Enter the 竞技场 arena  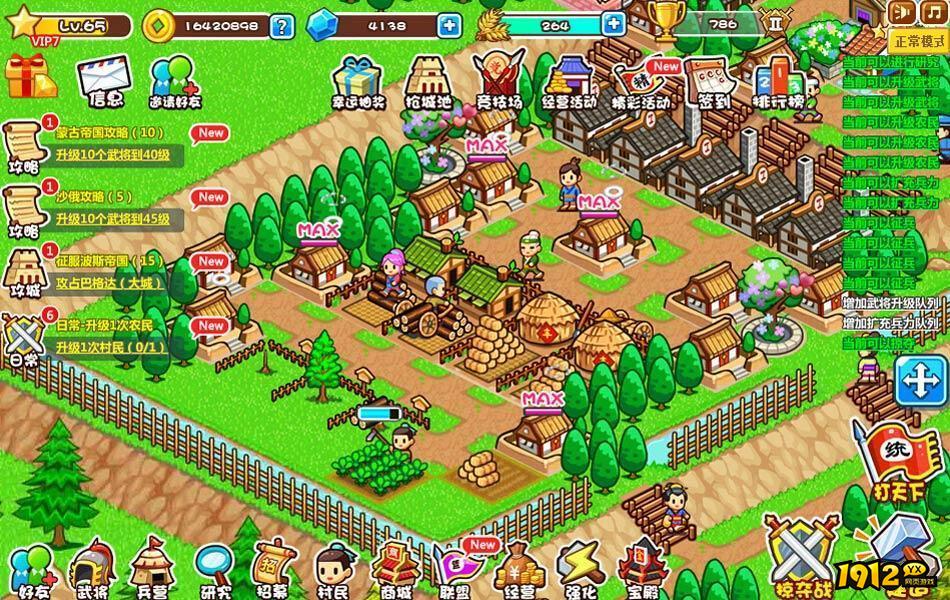(497, 78)
